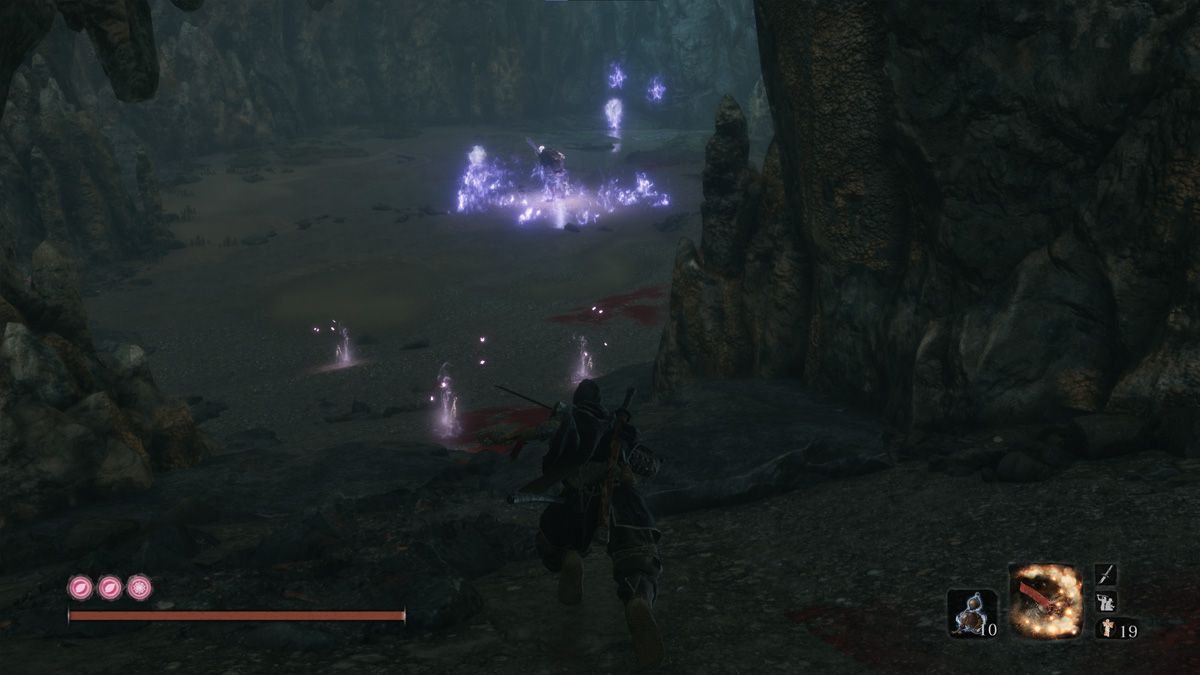
Task: Activate the glowing red prosthetic tool icon
Action: click(x=1046, y=601)
